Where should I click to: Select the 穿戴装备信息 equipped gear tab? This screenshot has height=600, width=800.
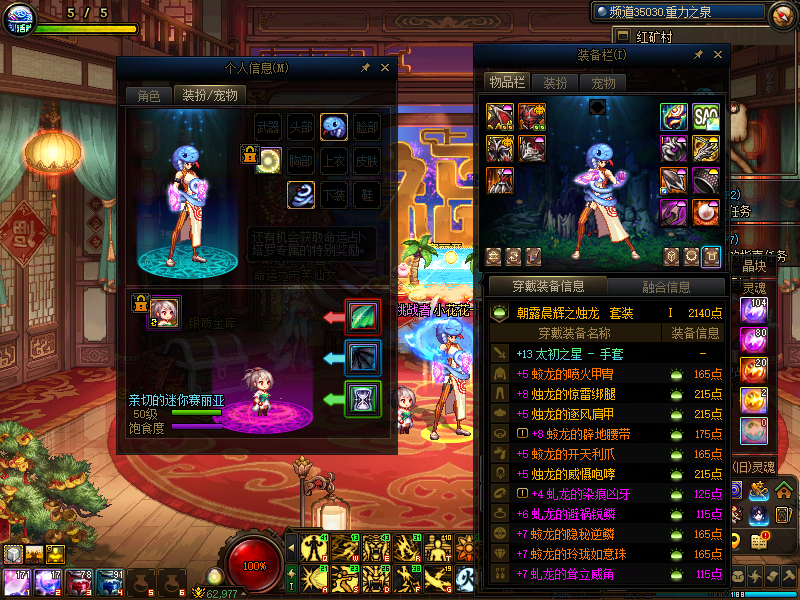550,287
